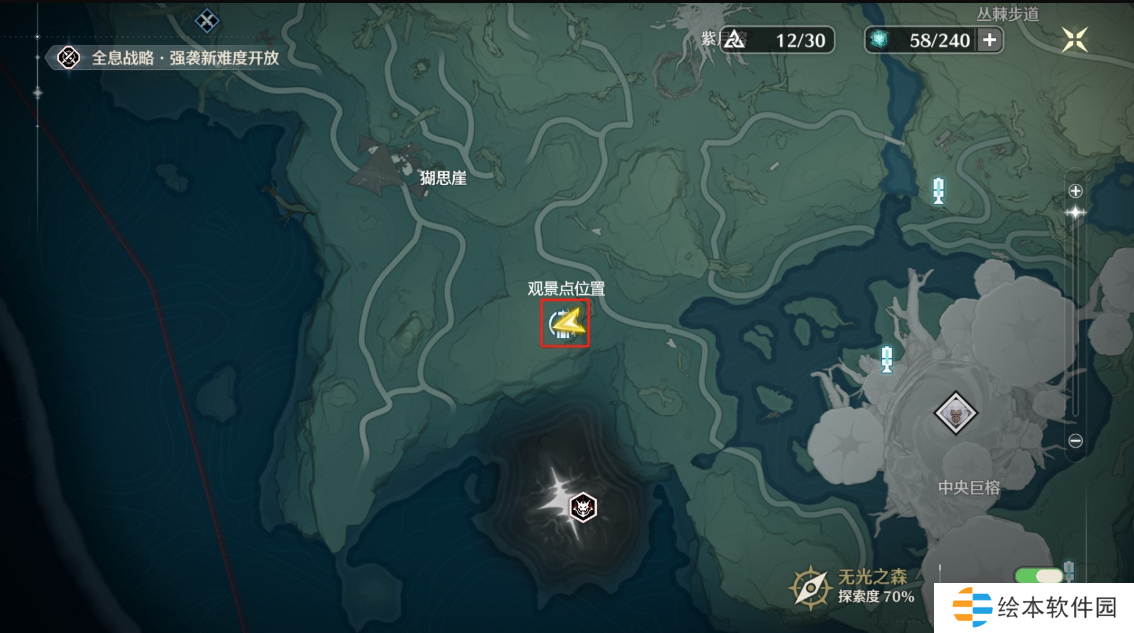Select the teleport beacon near 丛棘步道

click(x=938, y=190)
